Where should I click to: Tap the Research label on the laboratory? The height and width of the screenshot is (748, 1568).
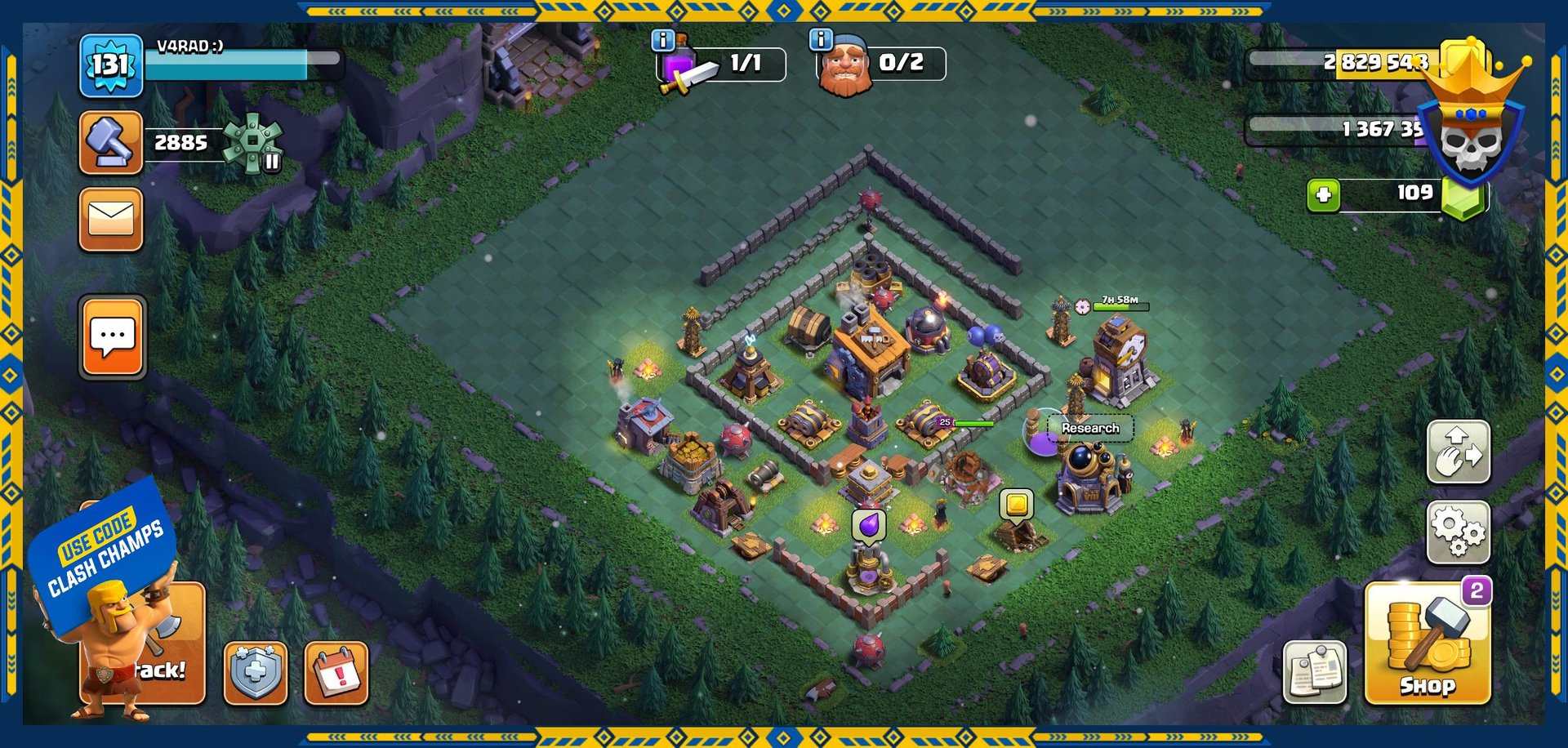click(x=1090, y=428)
